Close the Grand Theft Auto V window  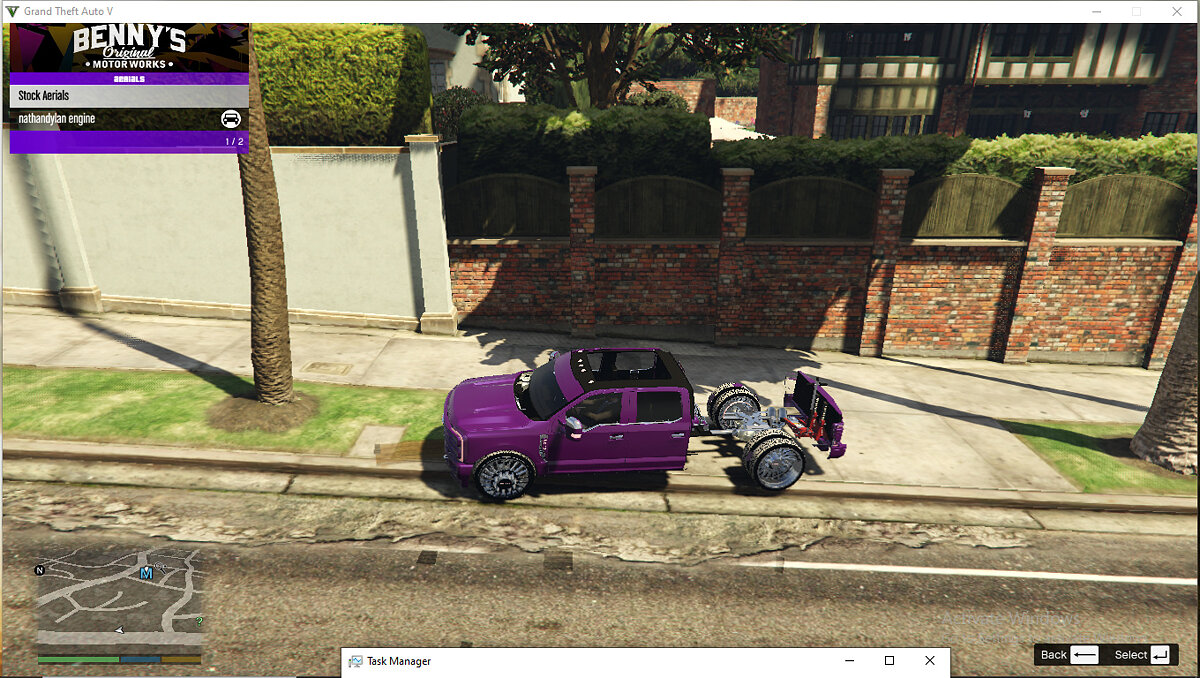coord(1176,11)
